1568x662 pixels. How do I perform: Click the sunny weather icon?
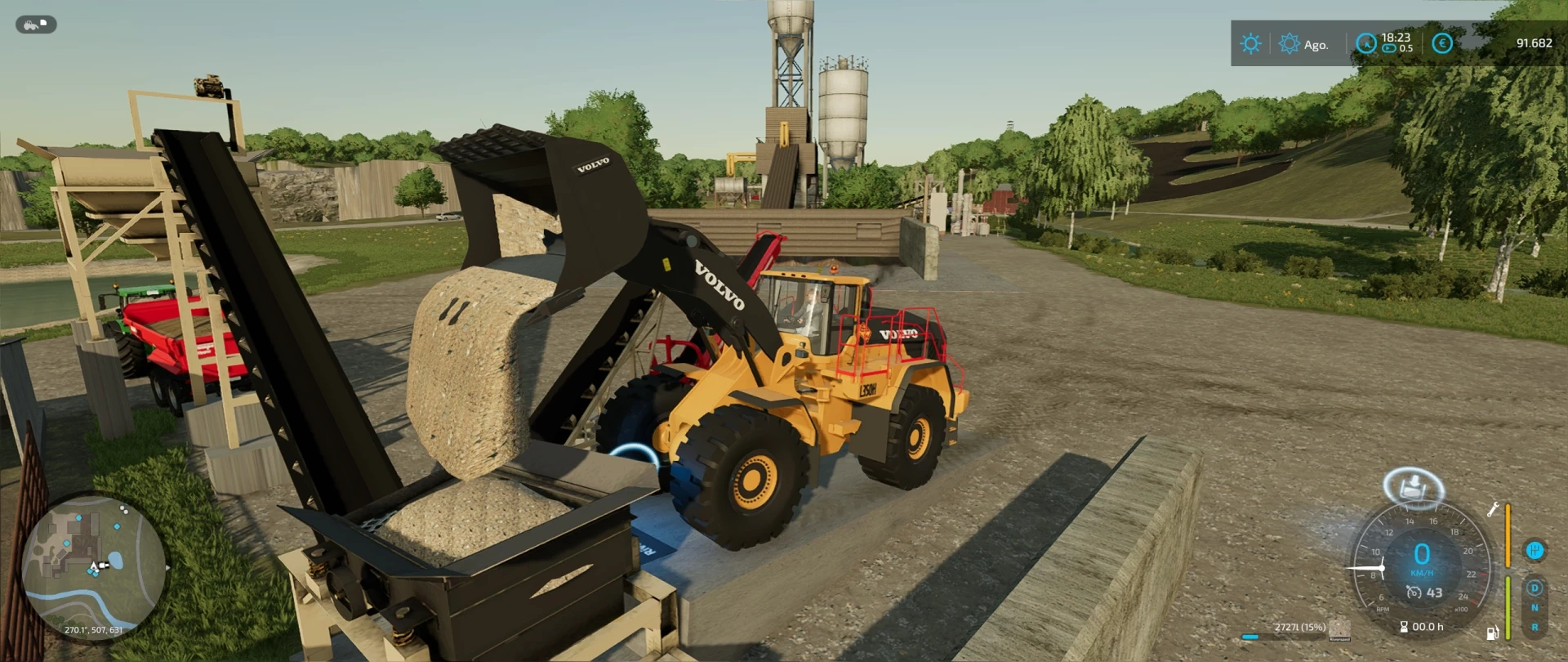1250,43
